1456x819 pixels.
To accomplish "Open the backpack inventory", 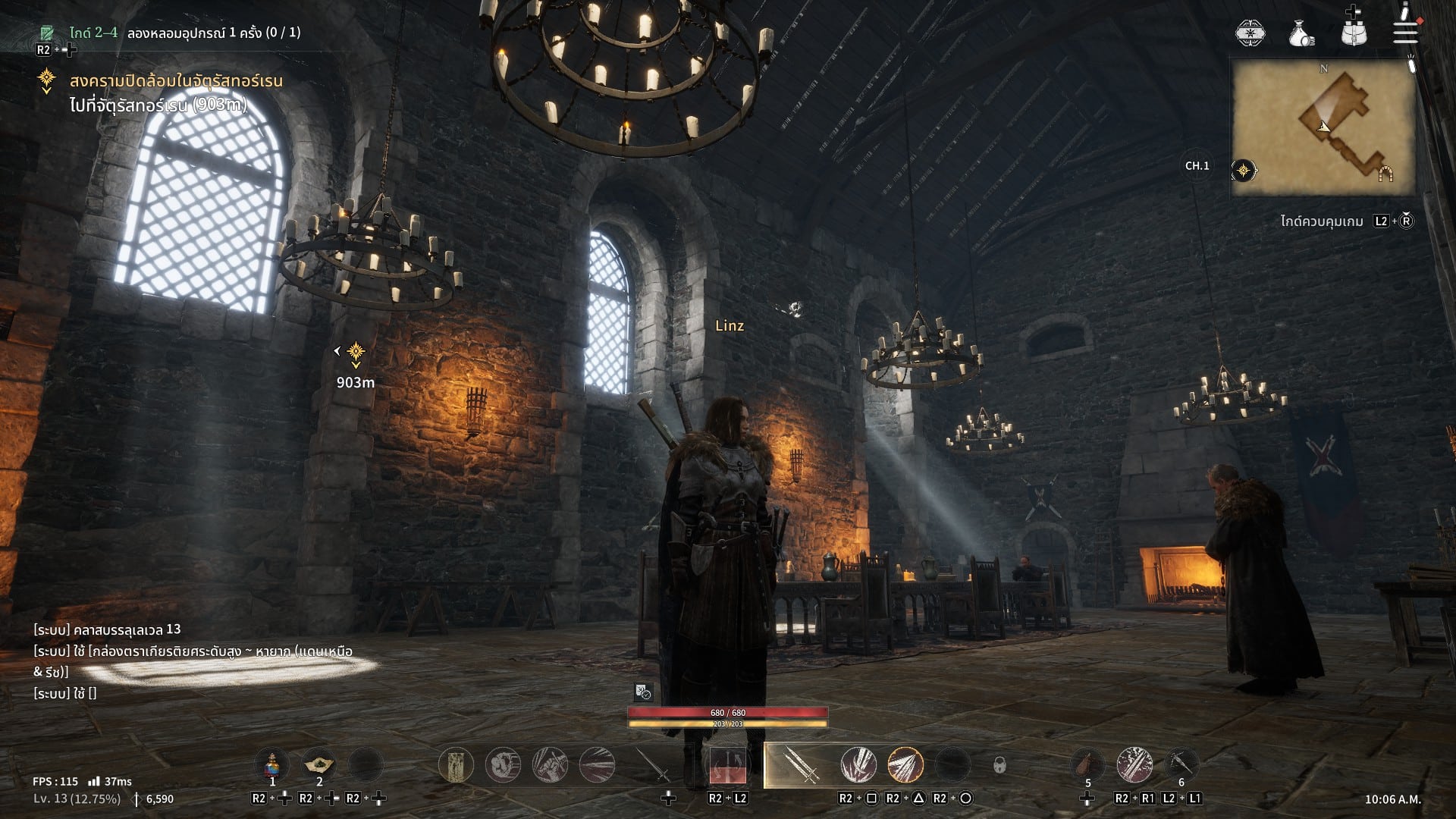I will coord(1354,33).
